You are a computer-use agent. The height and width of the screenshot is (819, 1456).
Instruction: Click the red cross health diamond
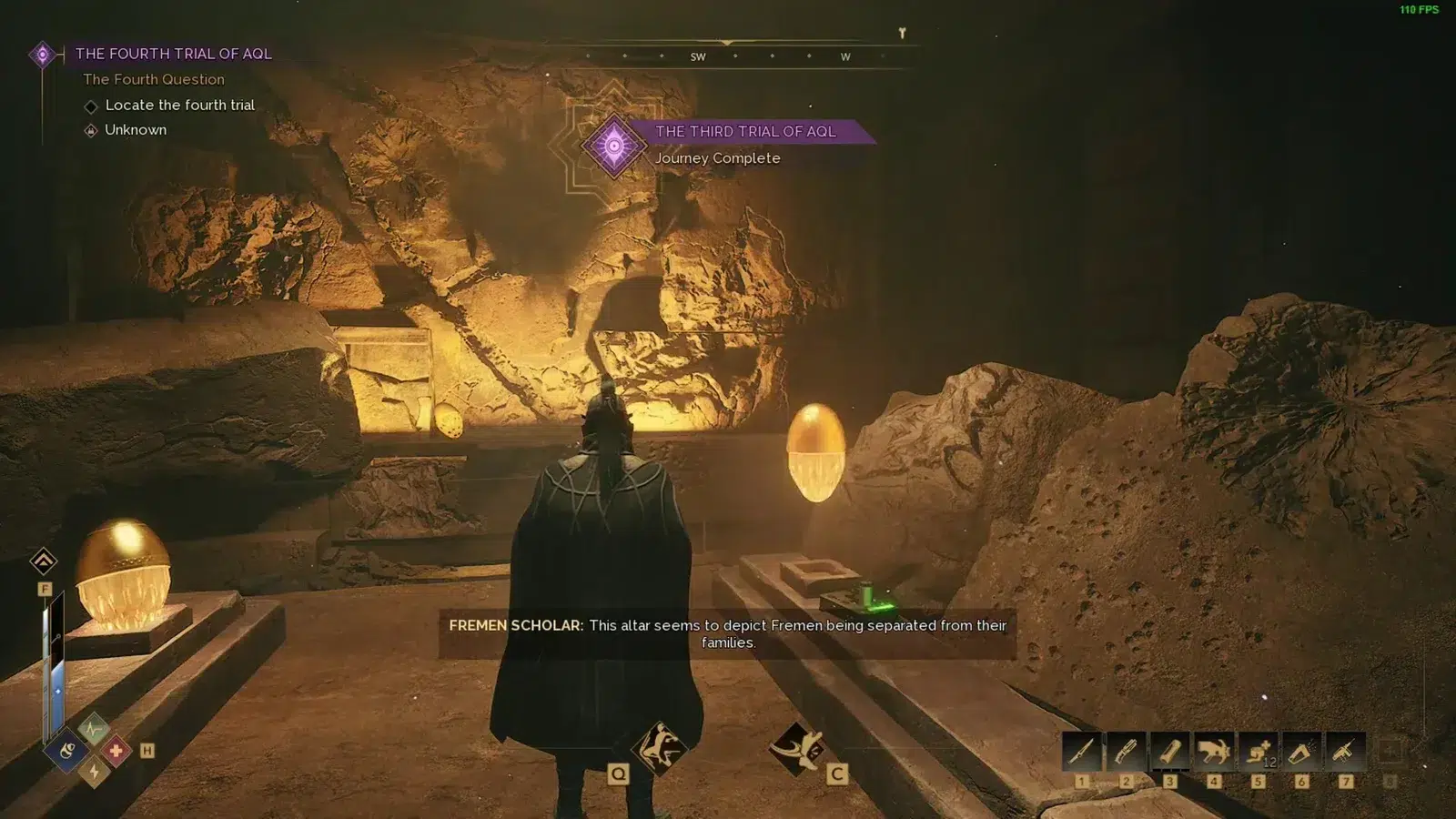116,751
